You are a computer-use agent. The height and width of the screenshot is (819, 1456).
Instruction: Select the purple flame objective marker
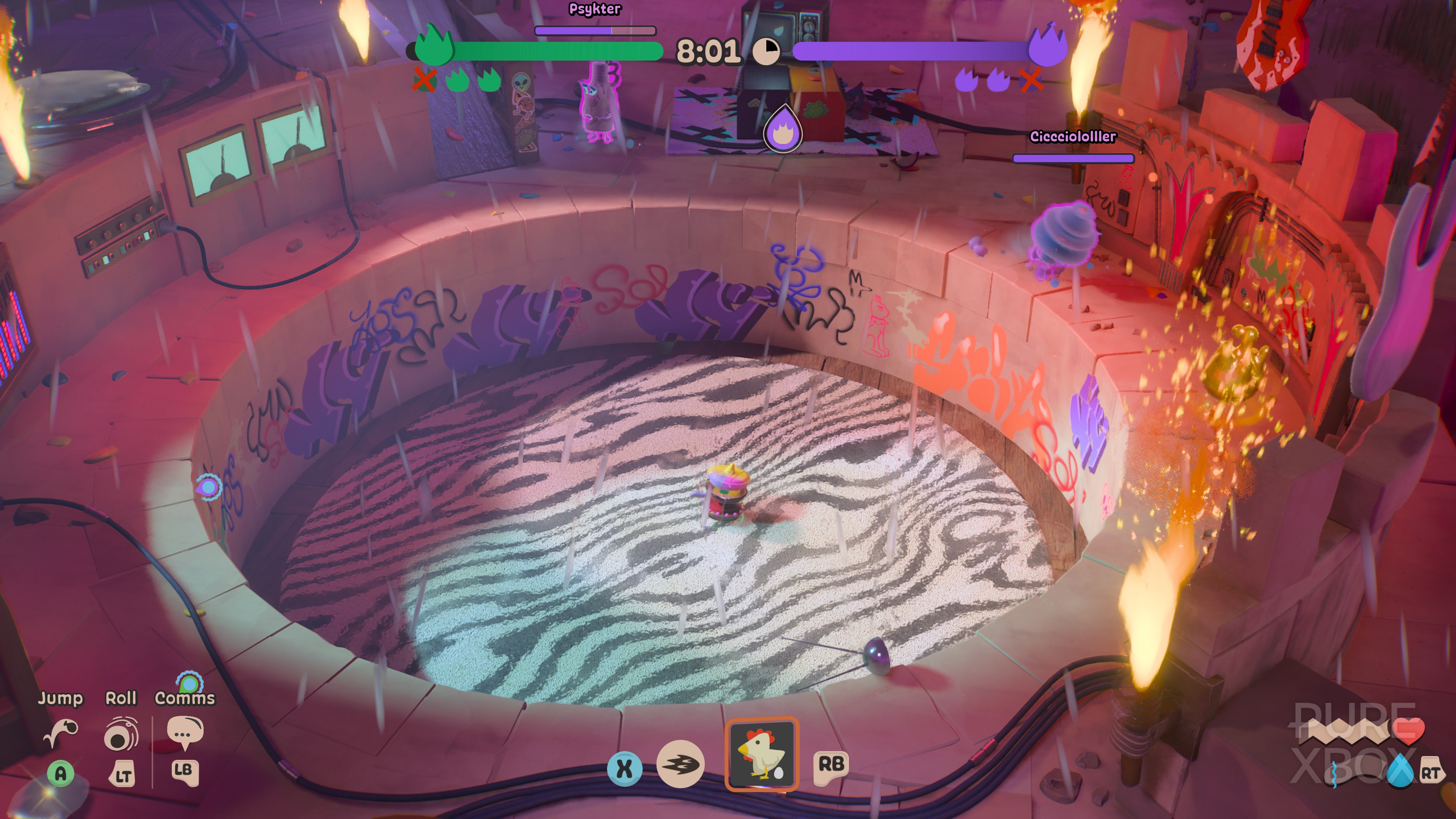tap(783, 129)
